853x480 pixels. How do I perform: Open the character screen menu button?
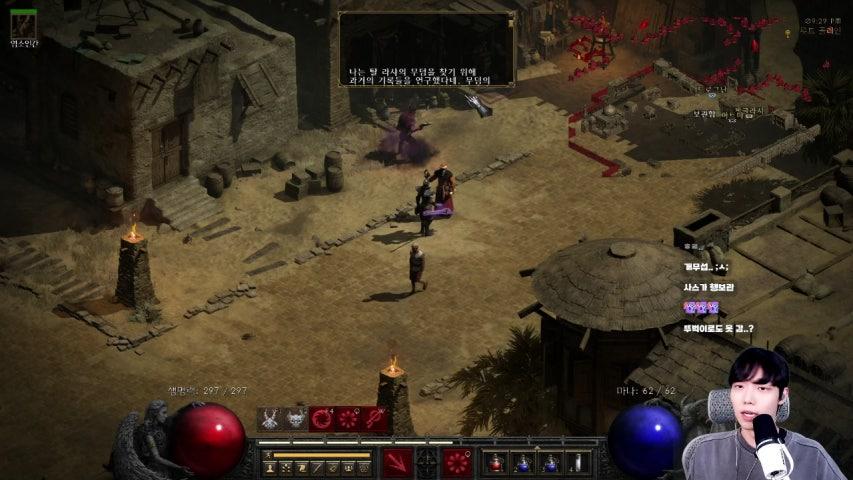(269, 467)
